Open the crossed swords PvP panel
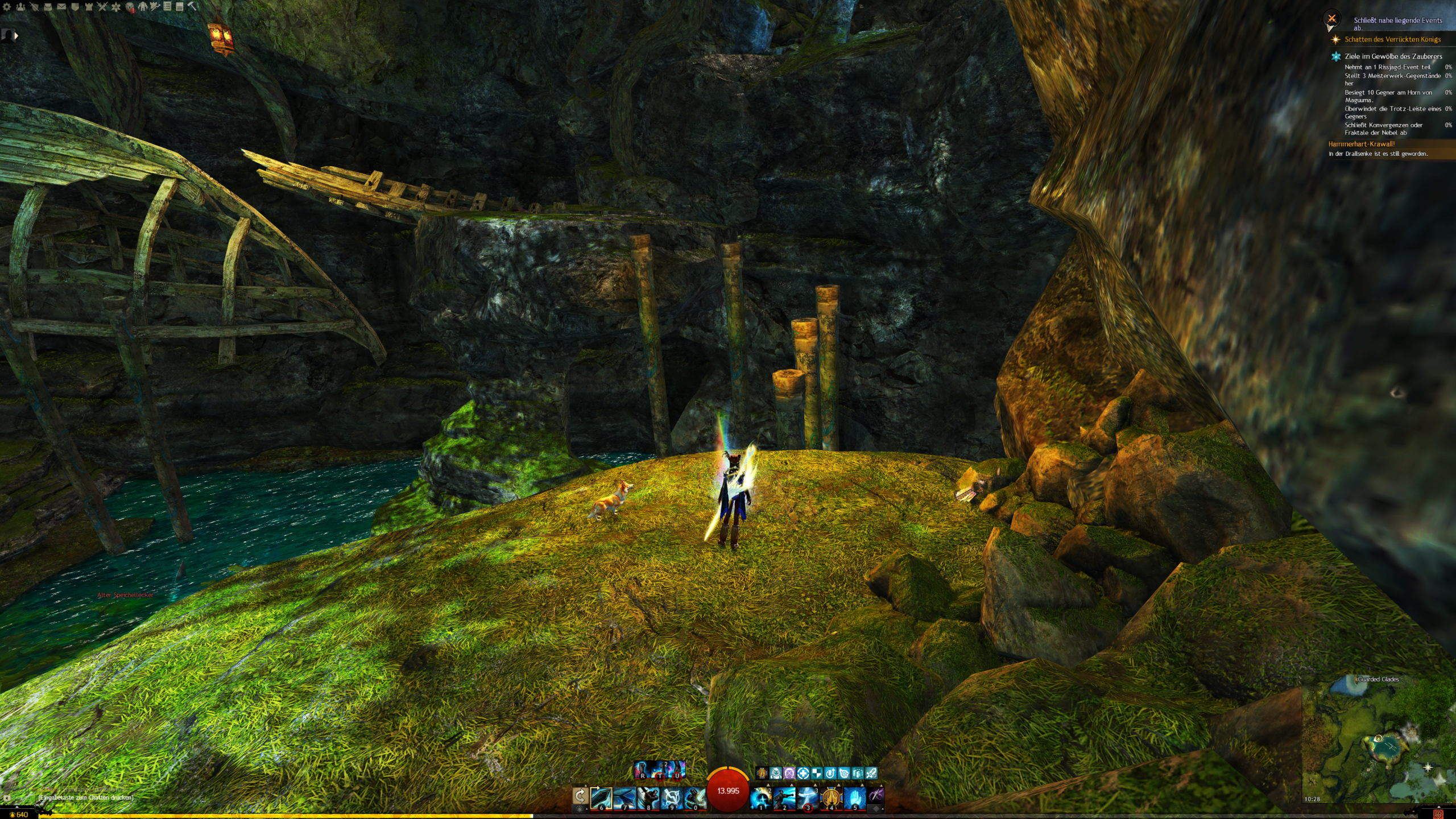The width and height of the screenshot is (1456, 819). pyautogui.click(x=102, y=7)
